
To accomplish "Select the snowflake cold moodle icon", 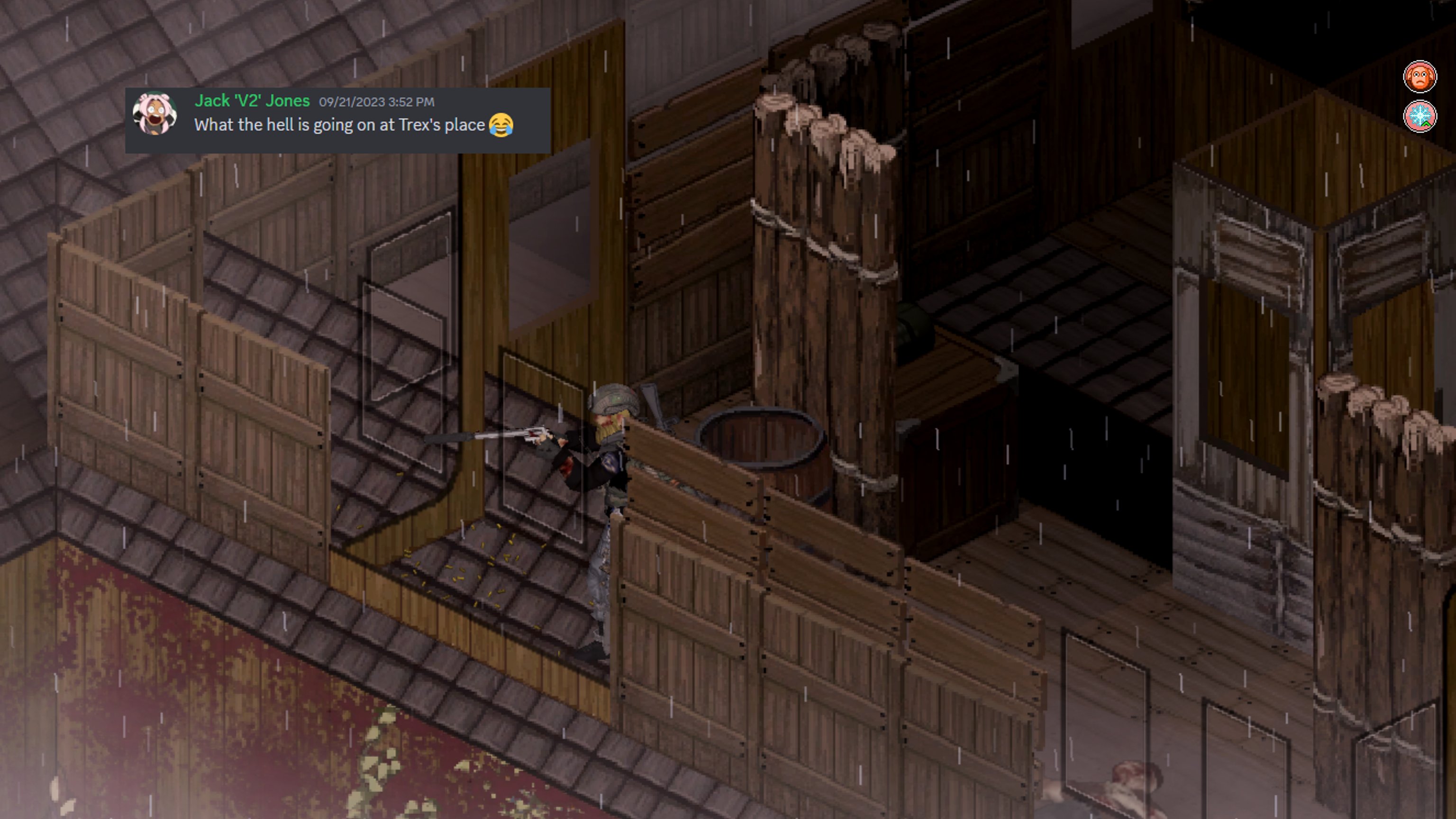I will pyautogui.click(x=1419, y=117).
